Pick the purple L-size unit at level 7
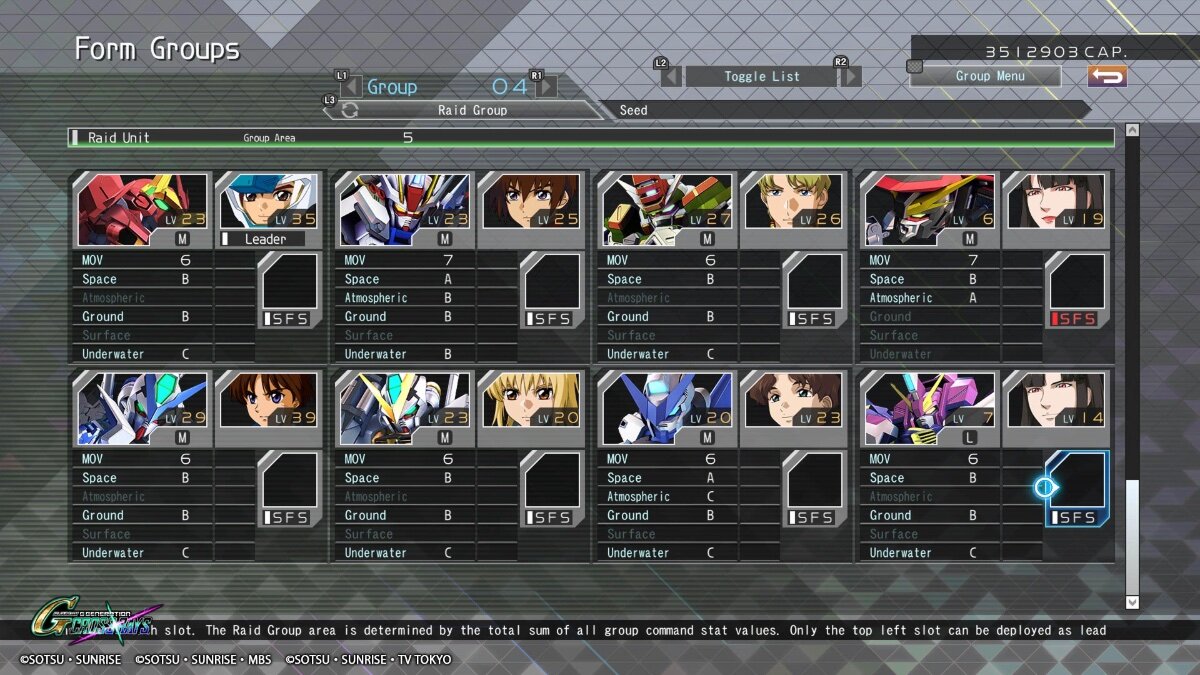The height and width of the screenshot is (675, 1200). 930,408
